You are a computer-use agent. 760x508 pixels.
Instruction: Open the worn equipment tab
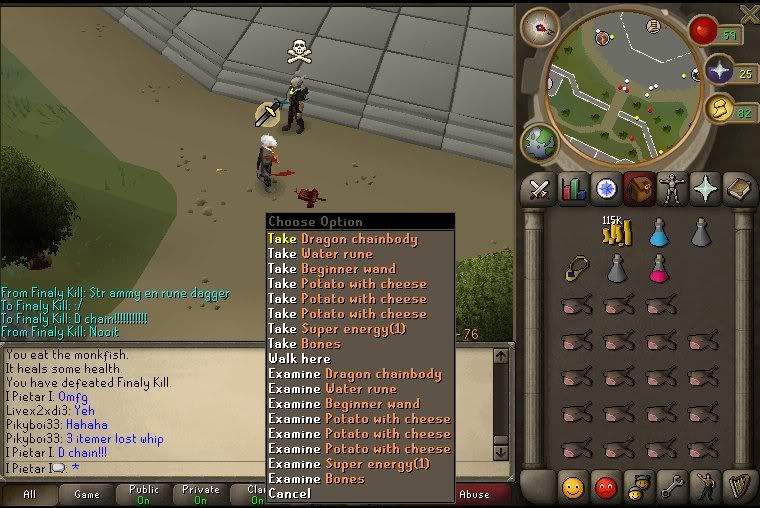671,188
